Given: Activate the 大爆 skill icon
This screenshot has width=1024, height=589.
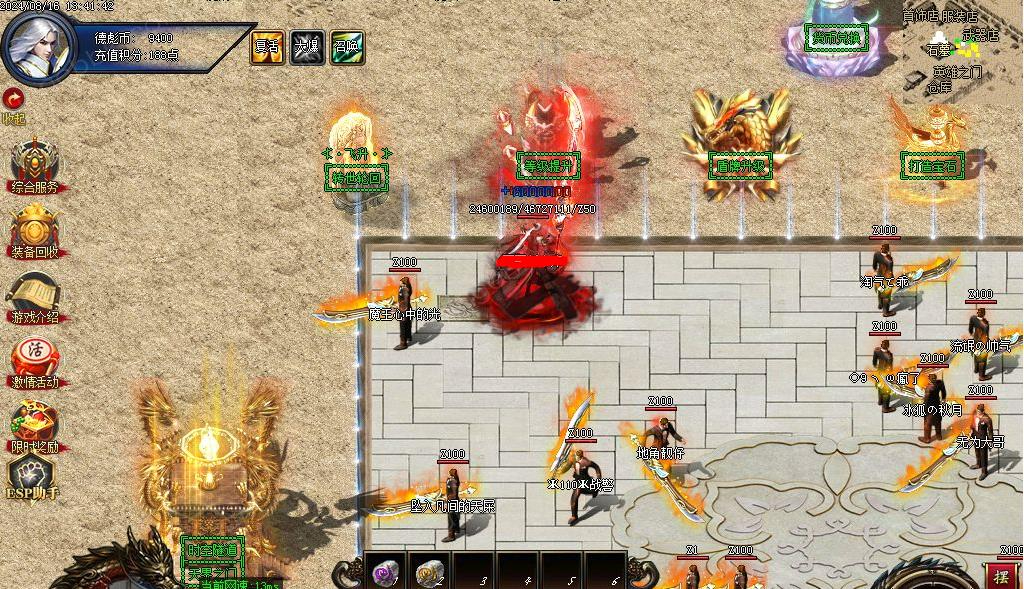Looking at the screenshot, I should pos(307,47).
